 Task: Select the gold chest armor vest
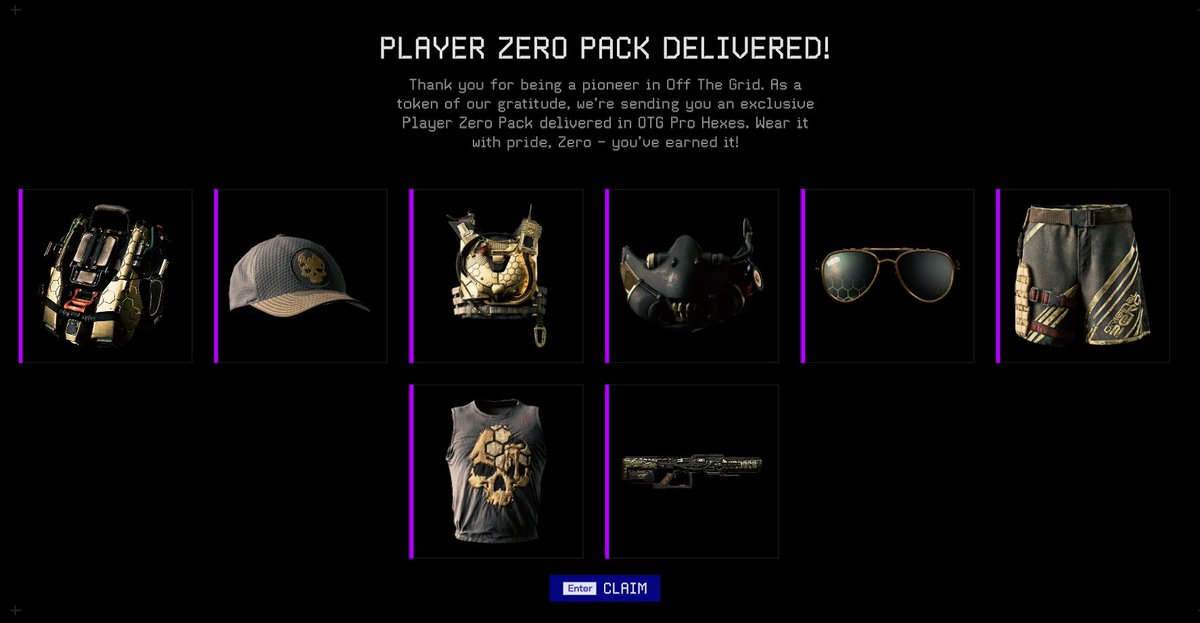[497, 276]
